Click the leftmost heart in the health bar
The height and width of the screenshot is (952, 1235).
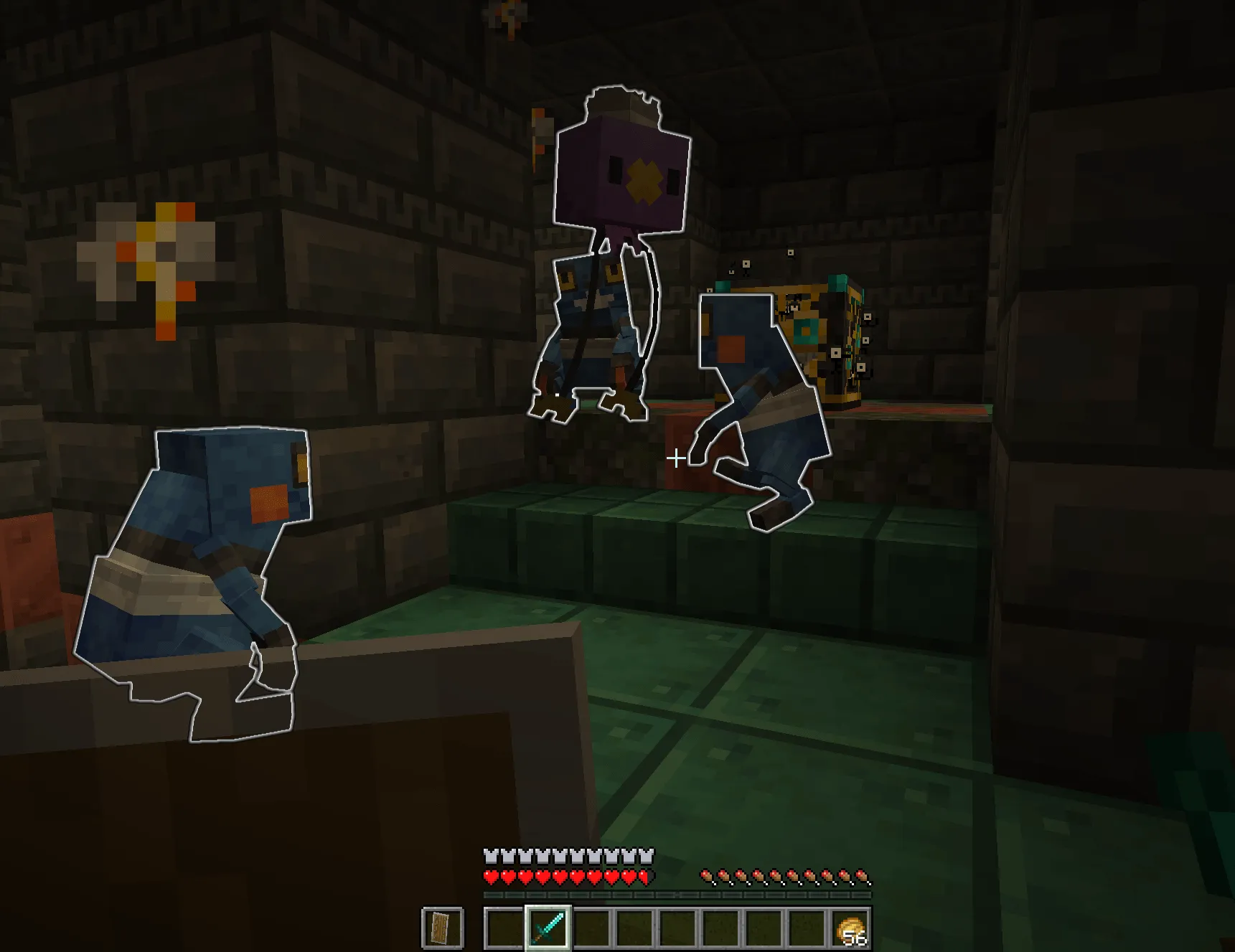491,877
